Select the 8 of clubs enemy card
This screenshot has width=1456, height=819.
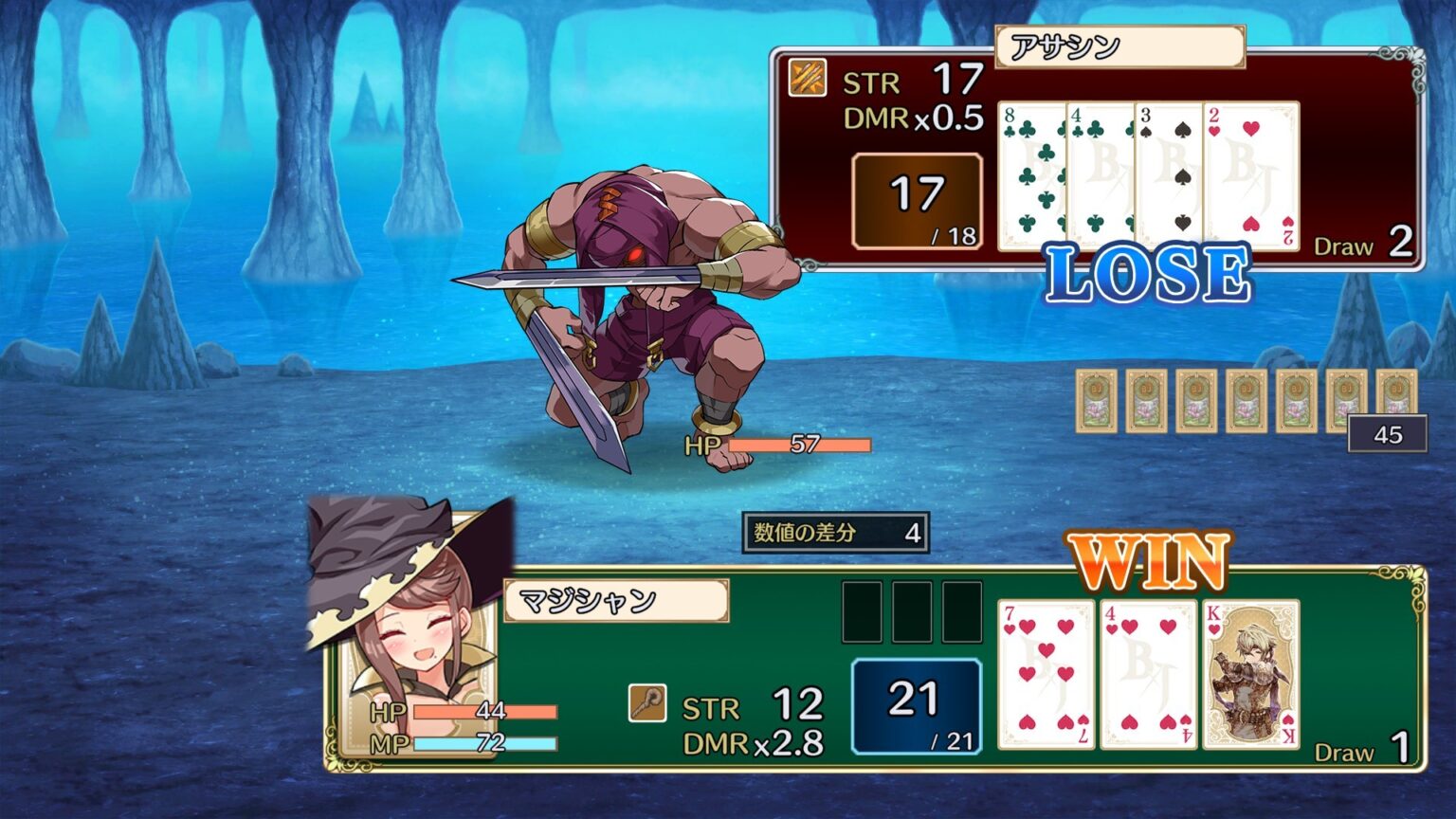click(1033, 171)
